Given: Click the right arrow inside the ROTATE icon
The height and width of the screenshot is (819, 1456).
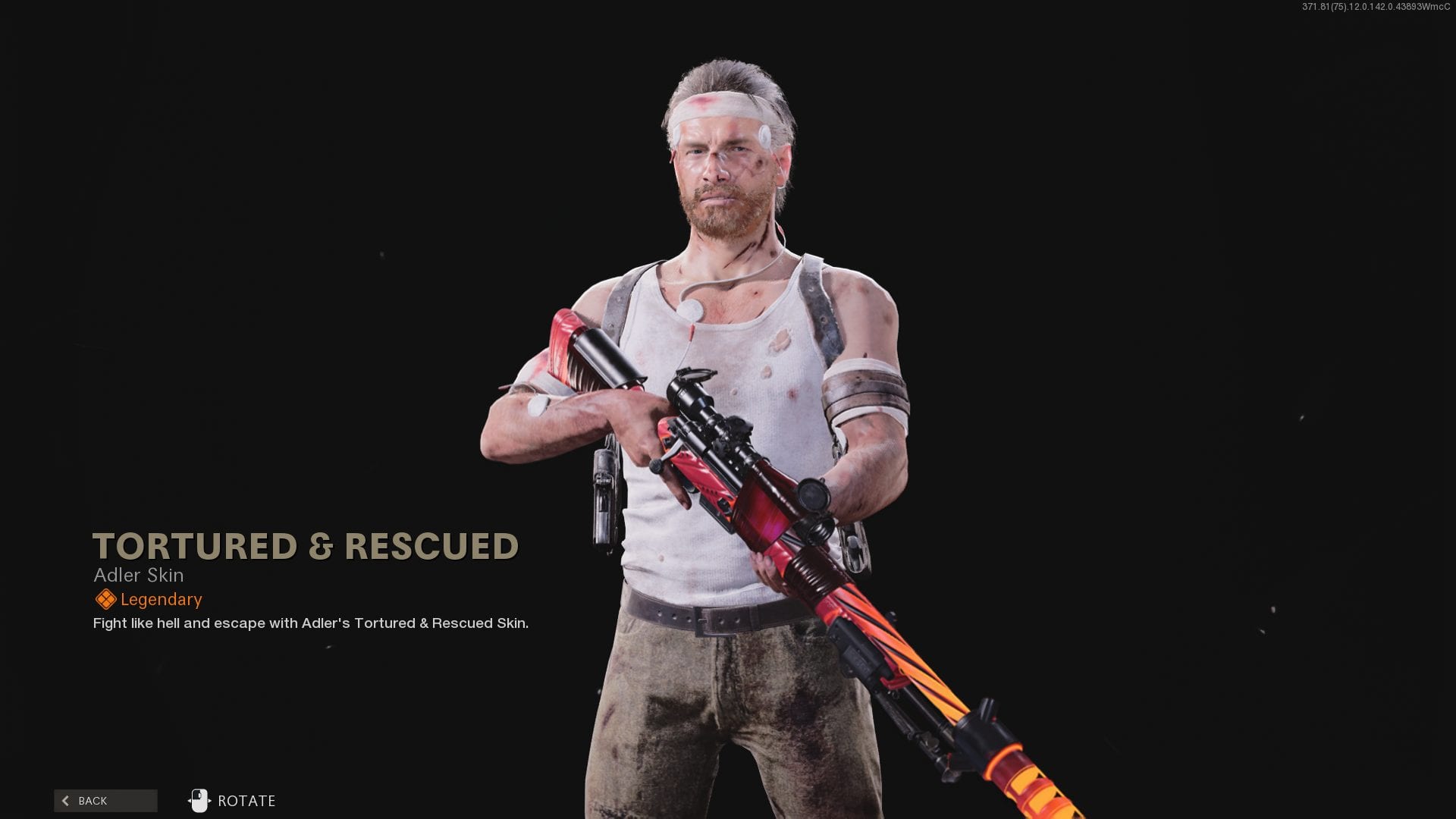Looking at the screenshot, I should coord(210,801).
